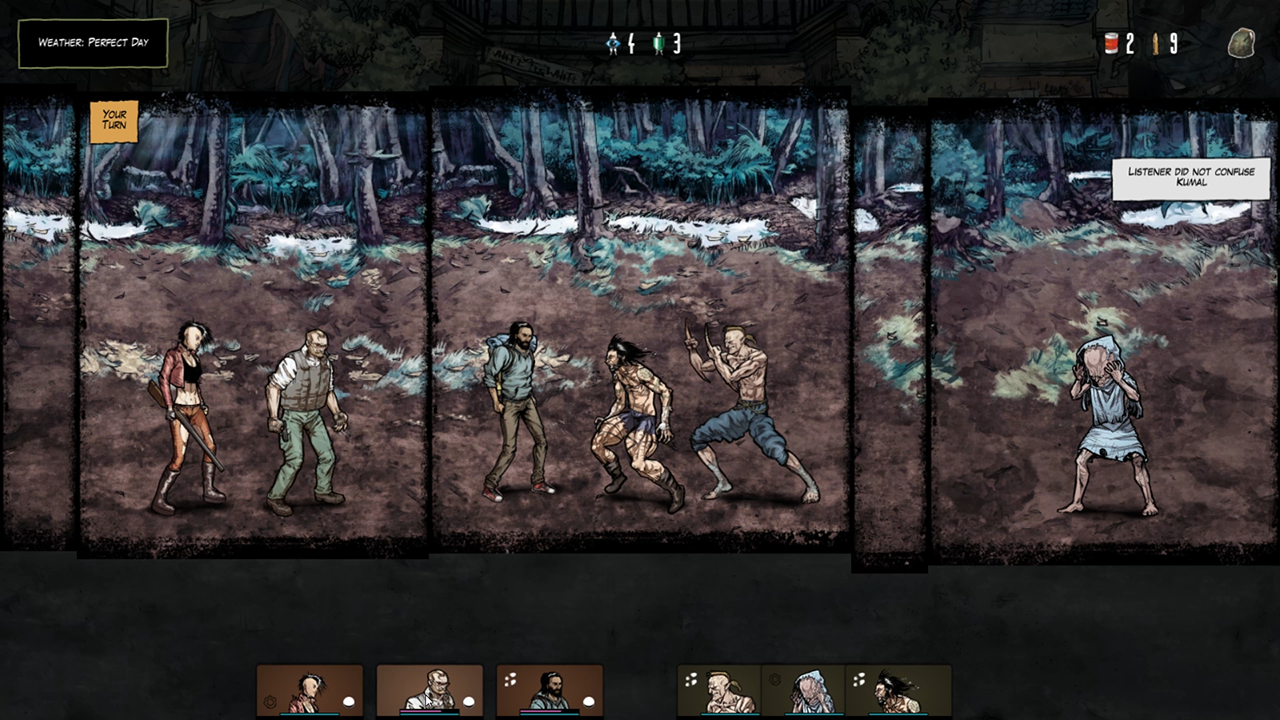The height and width of the screenshot is (720, 1280).
Task: Select the grey-haired man's portrait card
Action: coord(430,691)
